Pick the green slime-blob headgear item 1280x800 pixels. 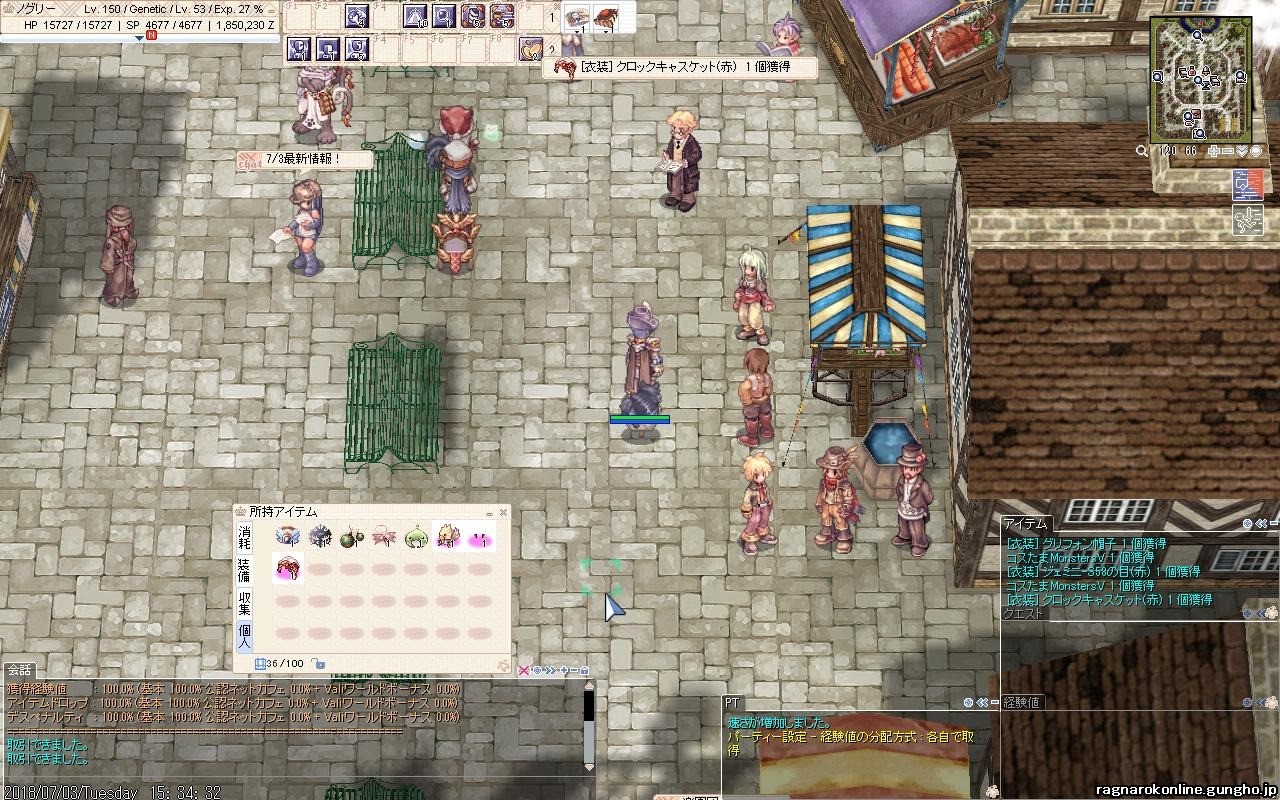(x=416, y=538)
